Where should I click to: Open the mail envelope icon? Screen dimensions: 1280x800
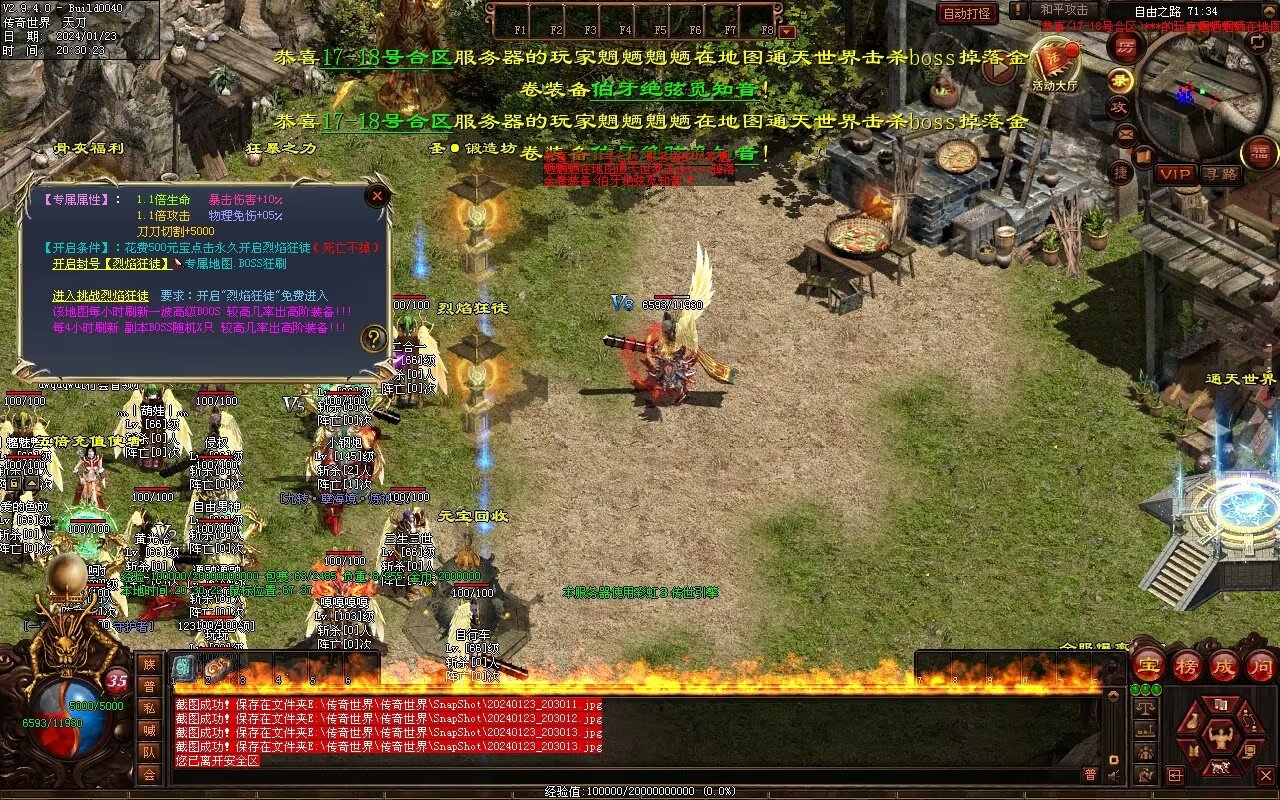coord(1125,133)
